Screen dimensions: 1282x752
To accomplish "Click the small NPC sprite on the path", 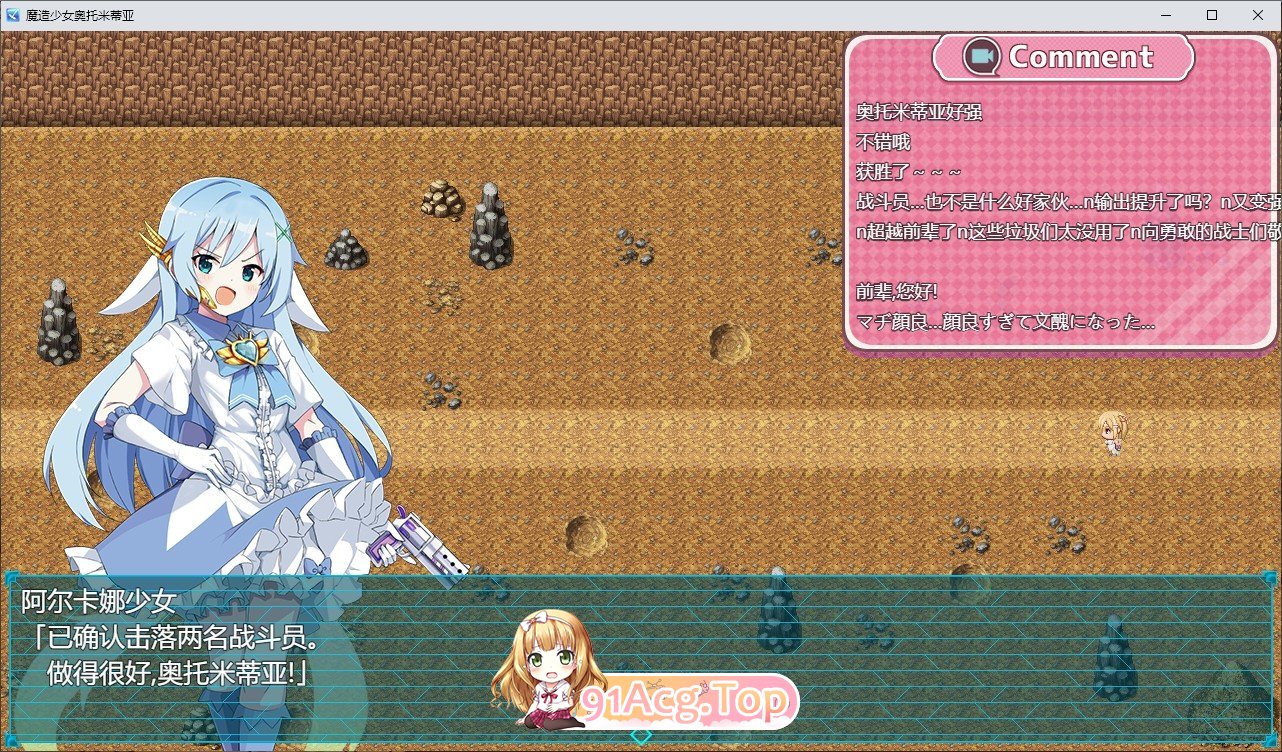I will pyautogui.click(x=1113, y=436).
